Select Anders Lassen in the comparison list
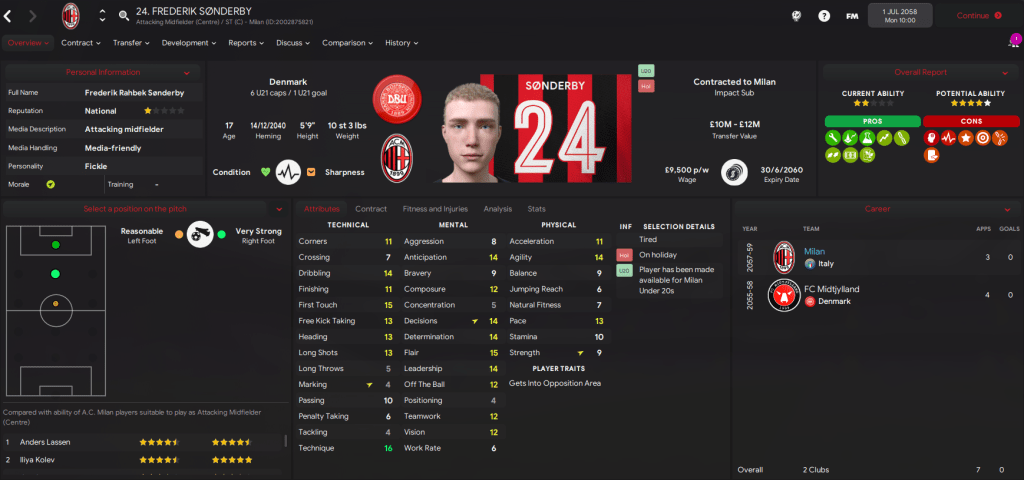 tap(45, 441)
